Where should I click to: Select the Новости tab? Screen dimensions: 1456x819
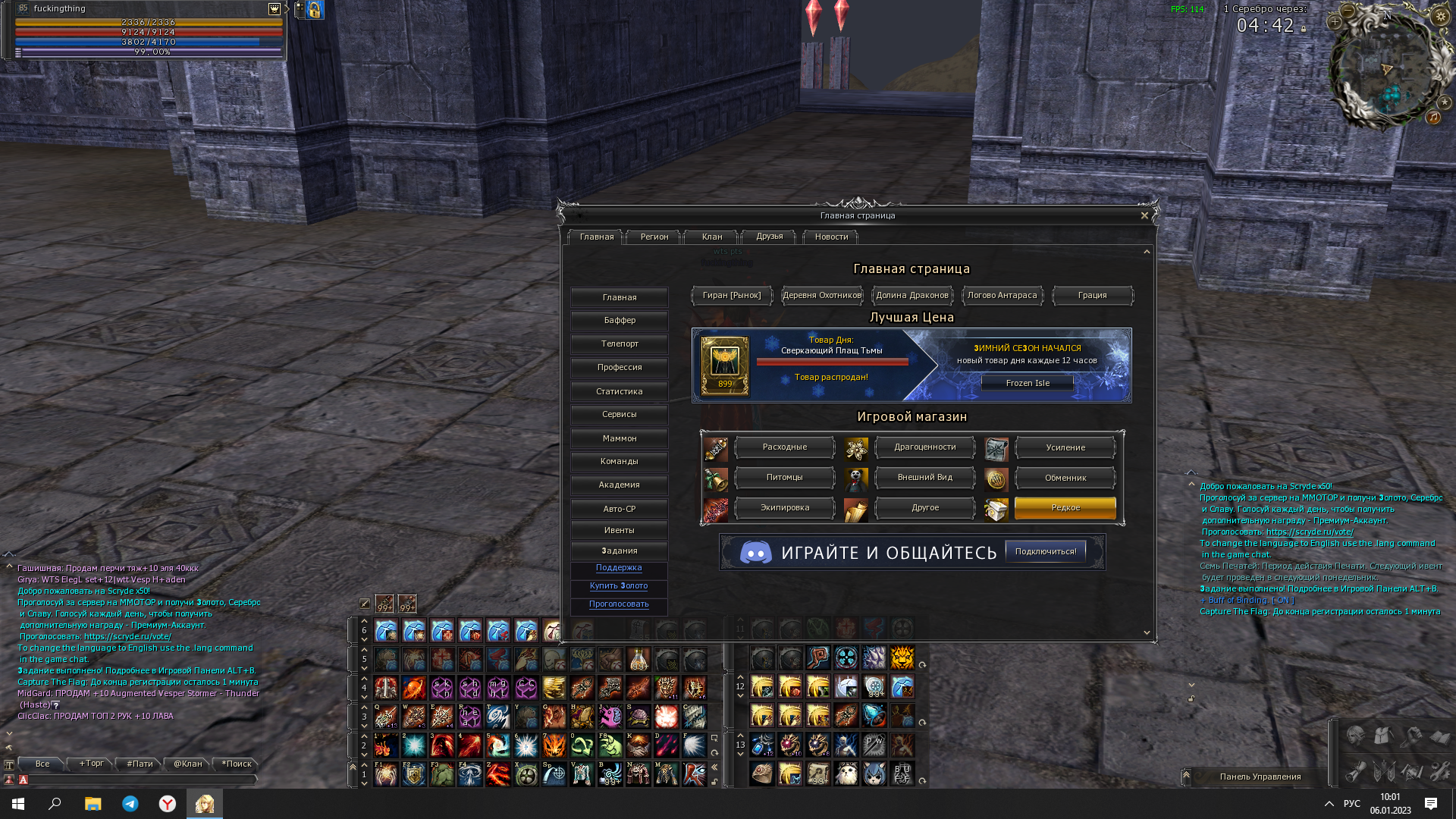(x=831, y=237)
